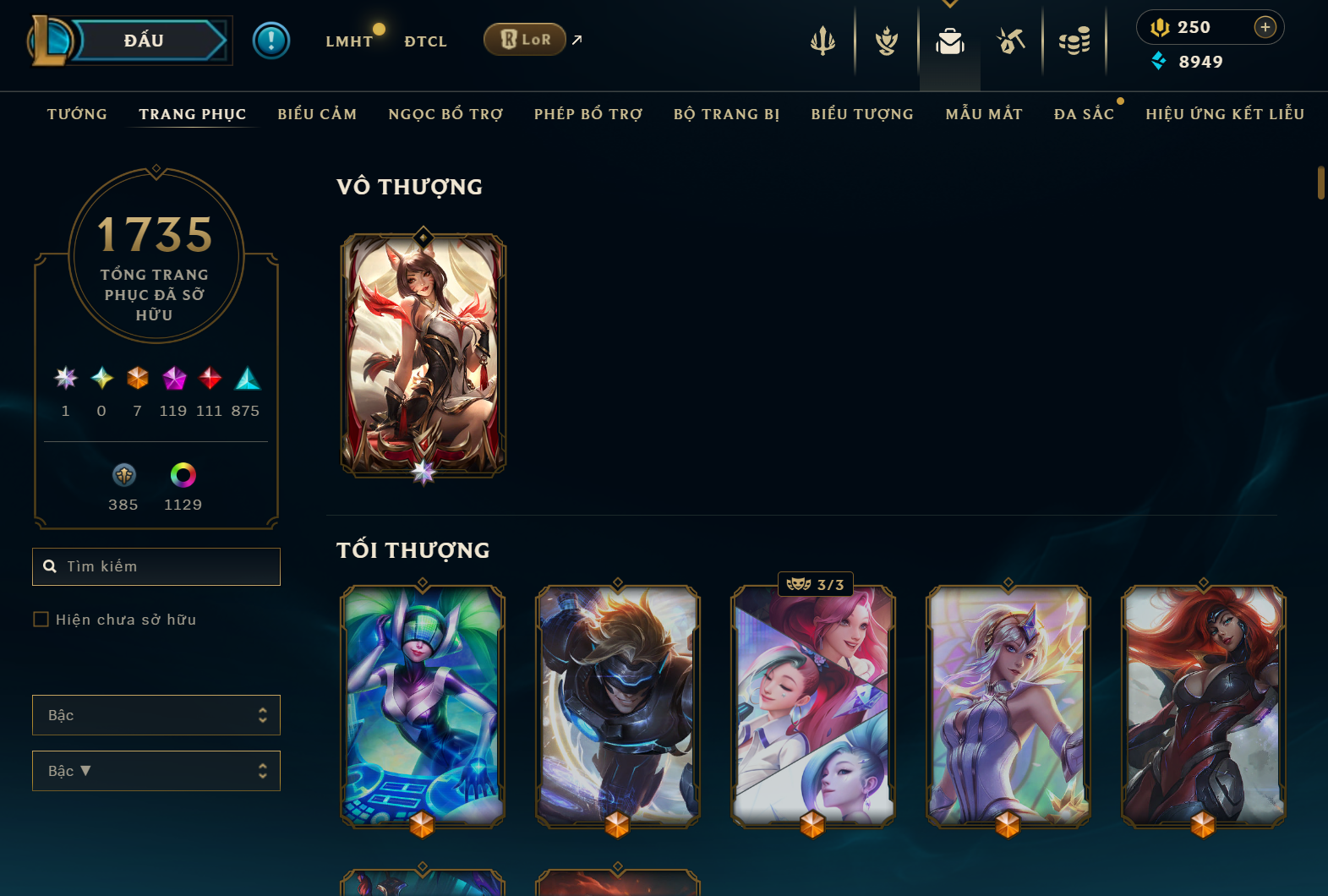Viewport: 1328px width, 896px height.
Task: Select the Vô Thượng Ahri skin card
Action: click(422, 355)
